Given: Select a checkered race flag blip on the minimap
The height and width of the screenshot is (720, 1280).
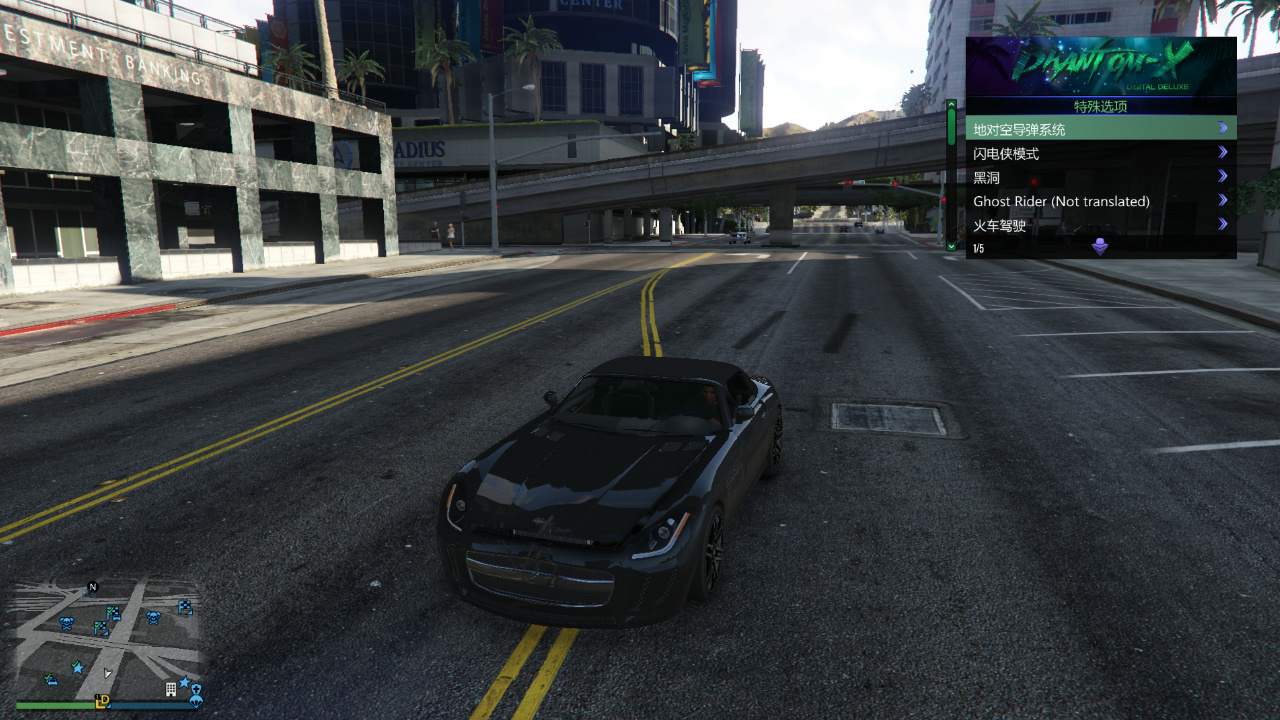Looking at the screenshot, I should pyautogui.click(x=102, y=626).
